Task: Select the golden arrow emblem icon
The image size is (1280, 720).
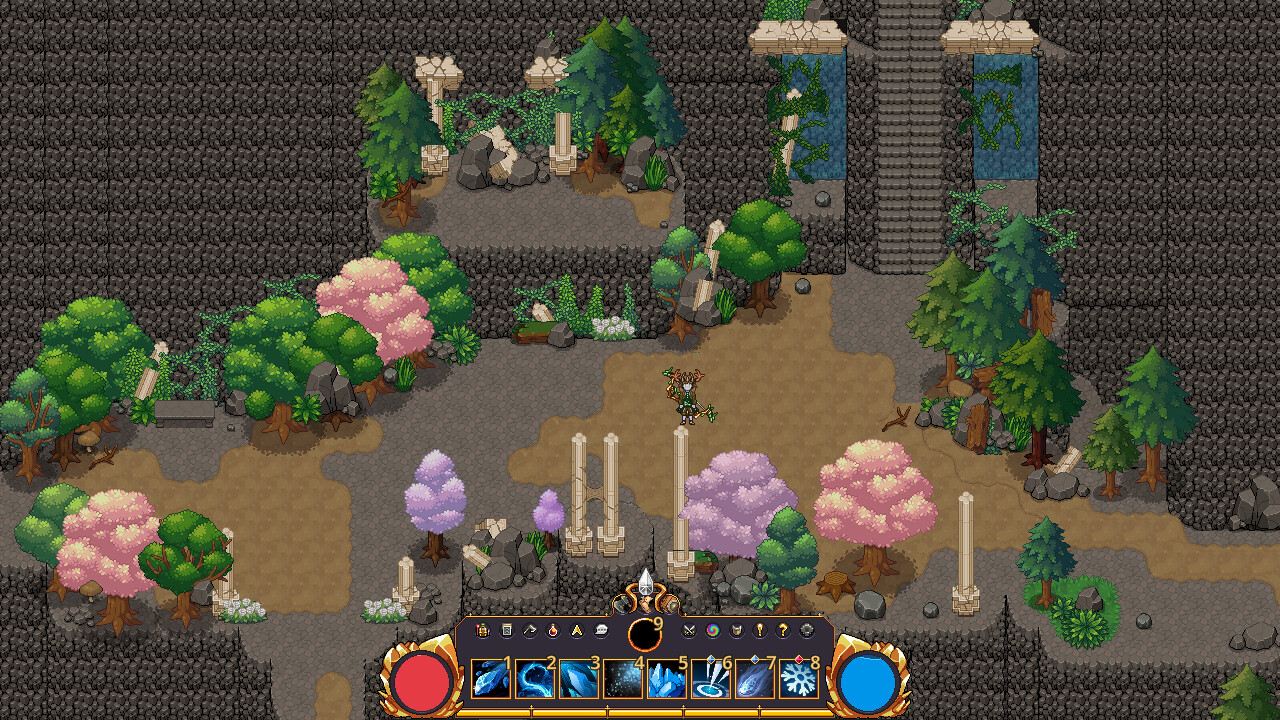Action: (x=576, y=631)
